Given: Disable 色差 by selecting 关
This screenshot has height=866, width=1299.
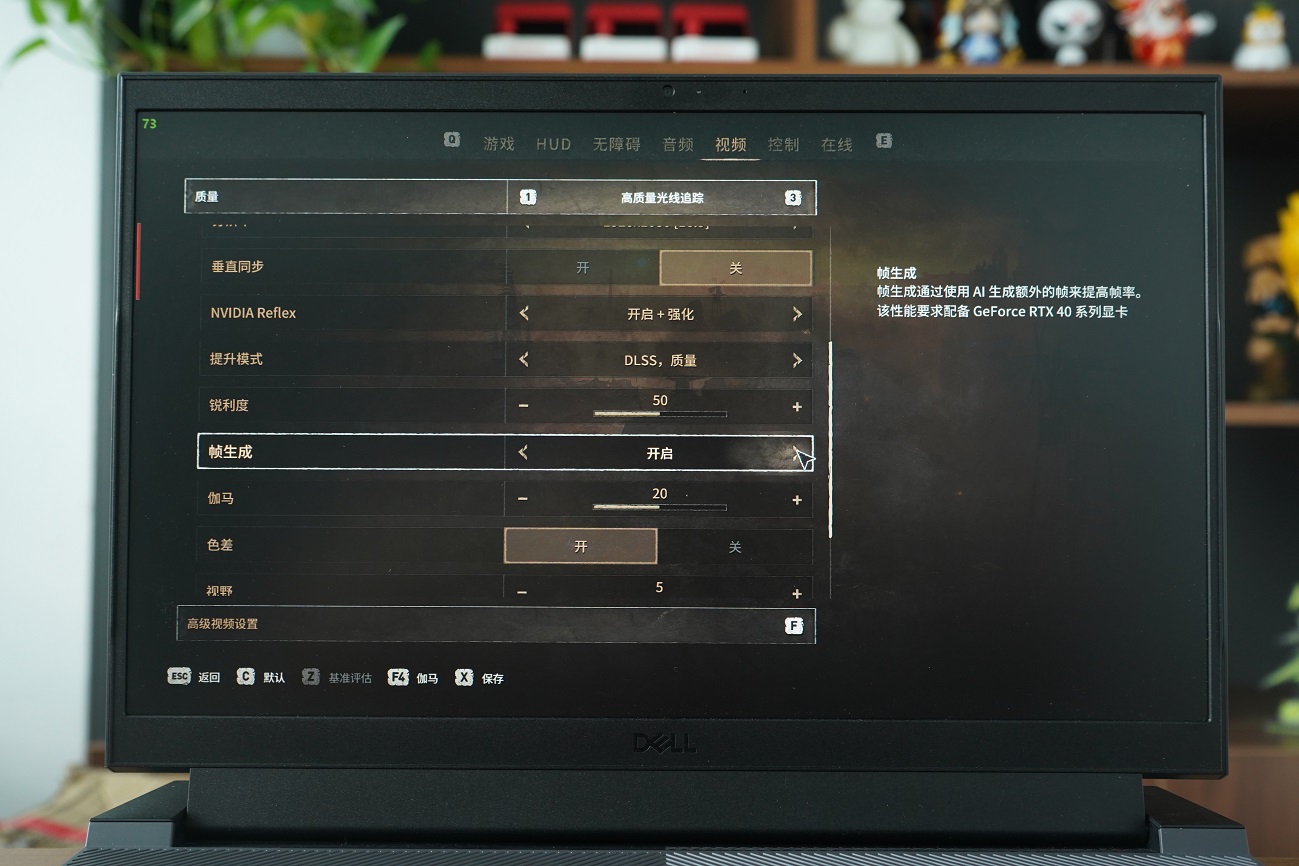Looking at the screenshot, I should pos(735,545).
